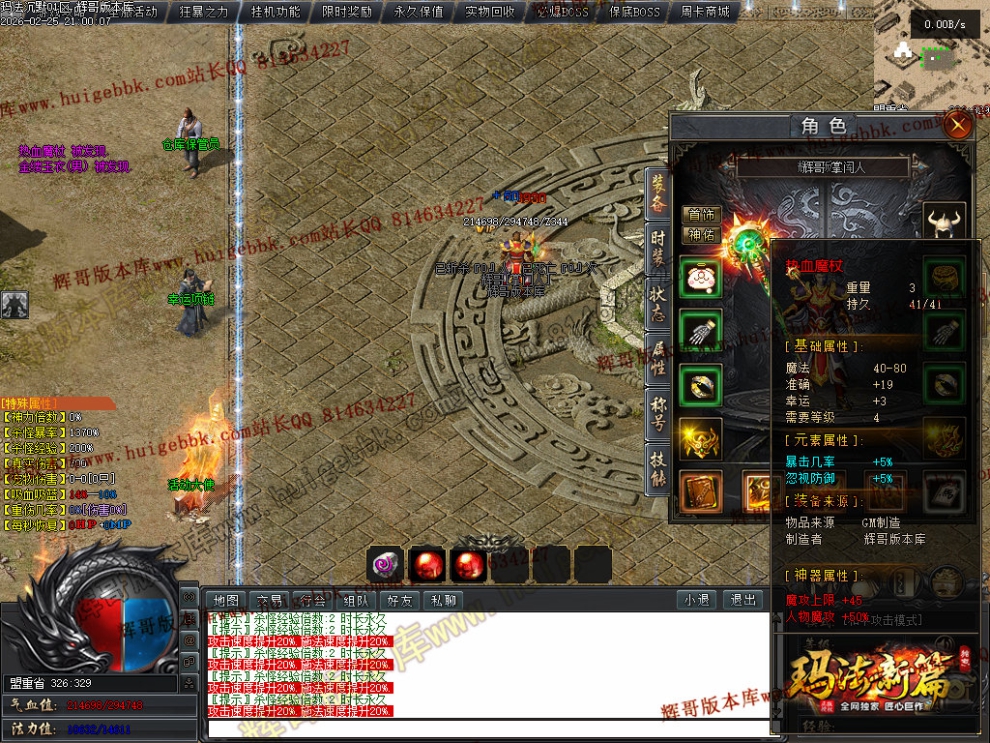
Task: Click the minimap in the corner
Action: point(932,62)
